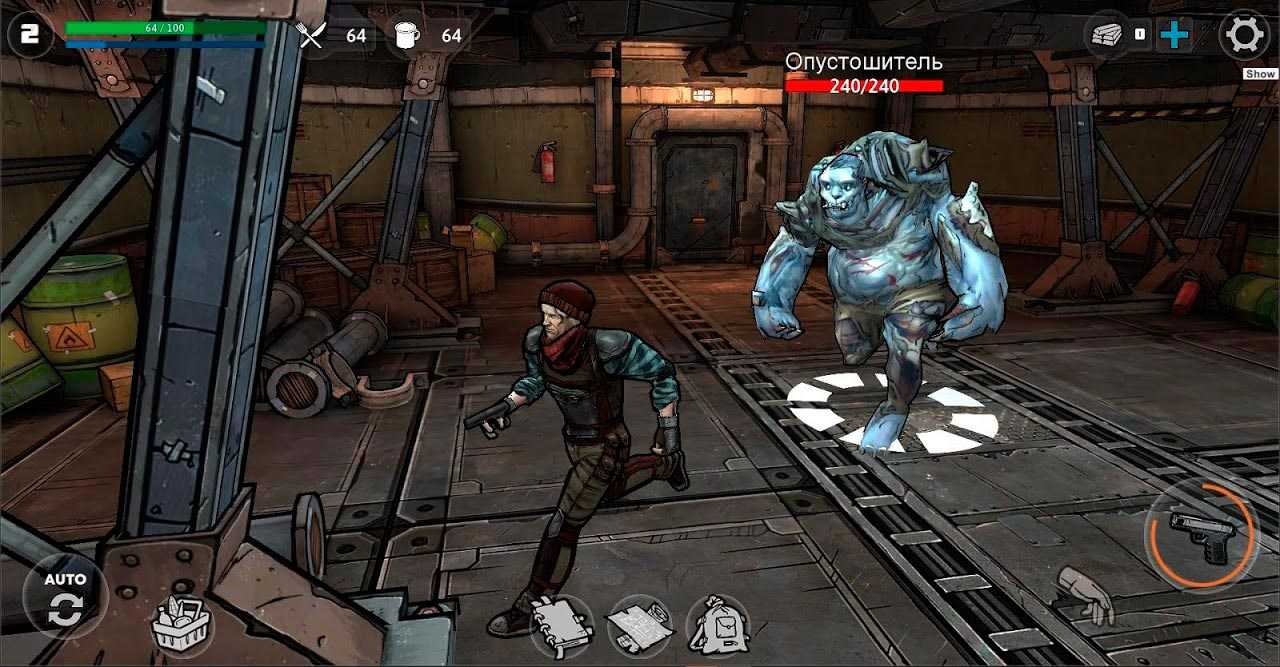Tap the water cup thirst icon
The image size is (1280, 667).
(x=407, y=36)
